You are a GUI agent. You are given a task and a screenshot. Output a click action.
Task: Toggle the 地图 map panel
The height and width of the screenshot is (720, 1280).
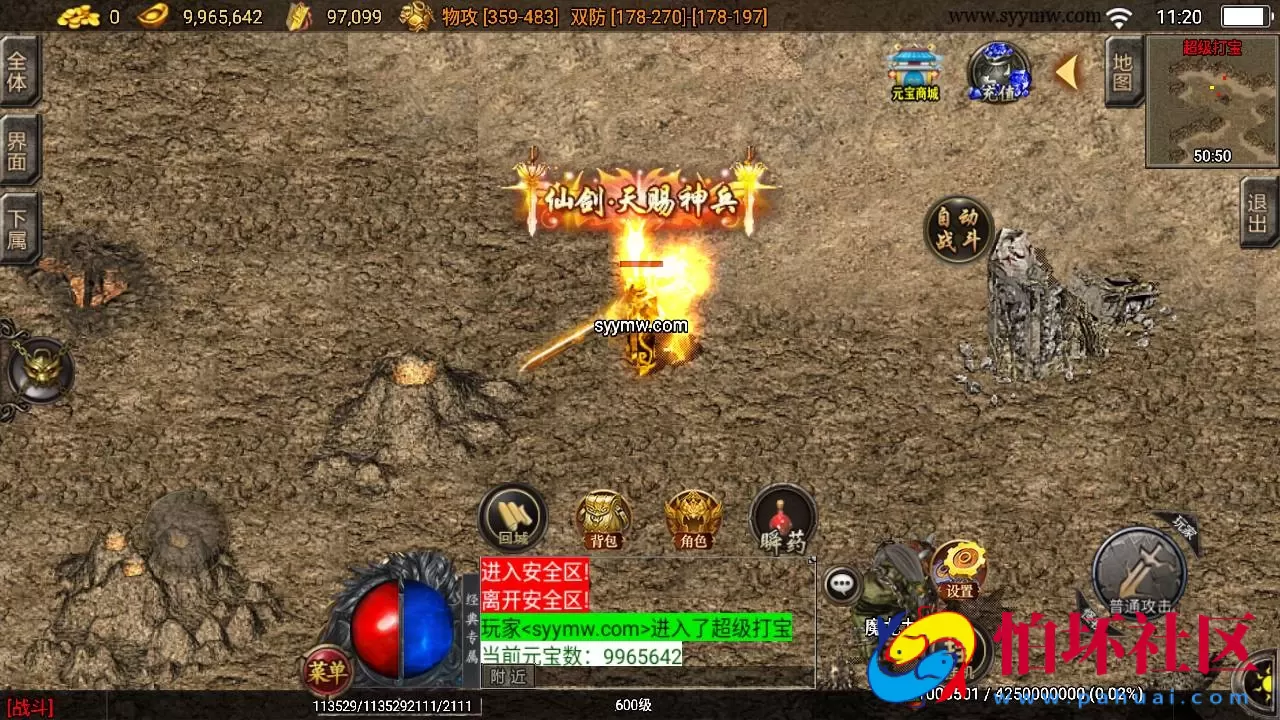[x=1122, y=75]
